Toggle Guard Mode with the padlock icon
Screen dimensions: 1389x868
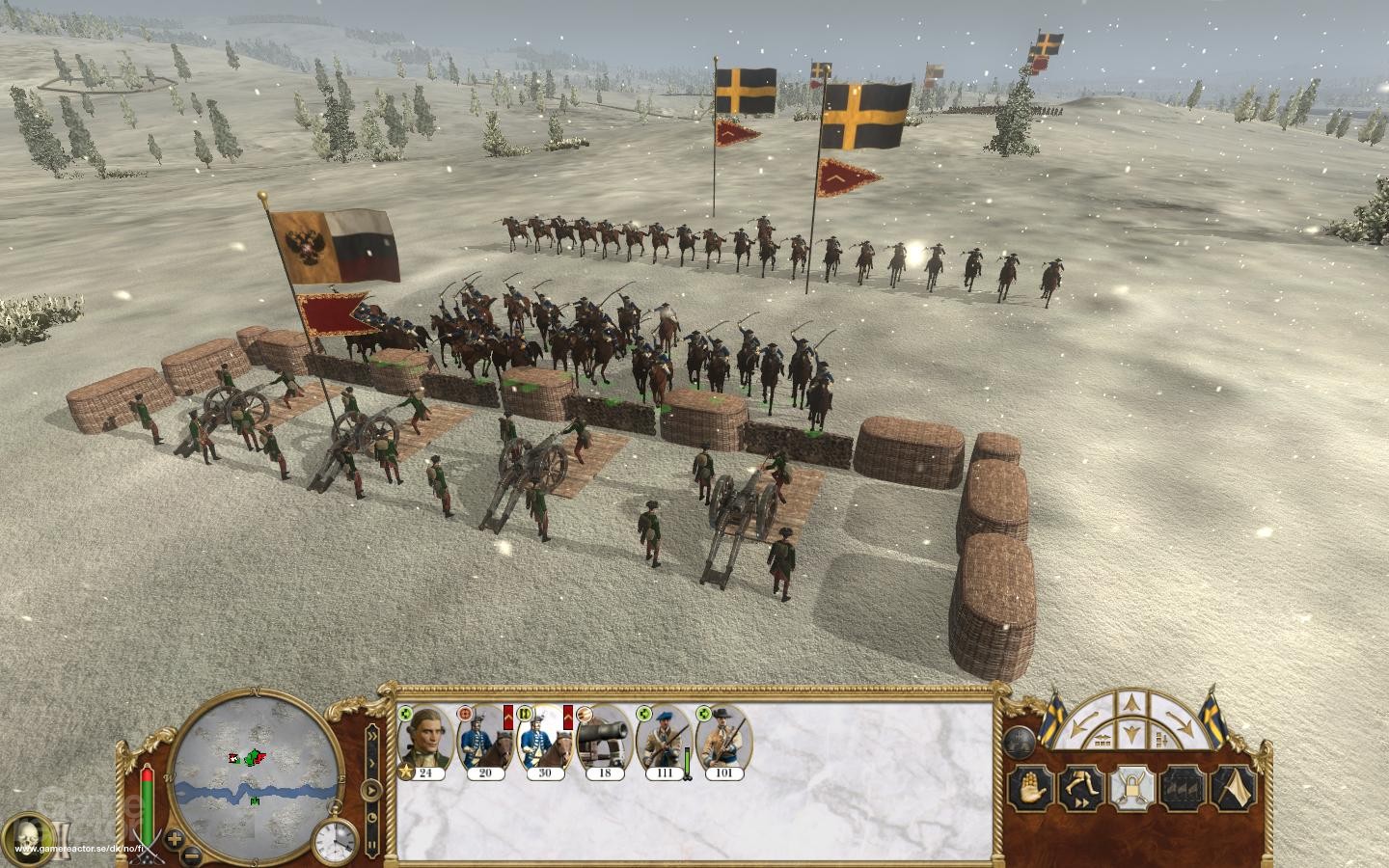tap(1131, 789)
